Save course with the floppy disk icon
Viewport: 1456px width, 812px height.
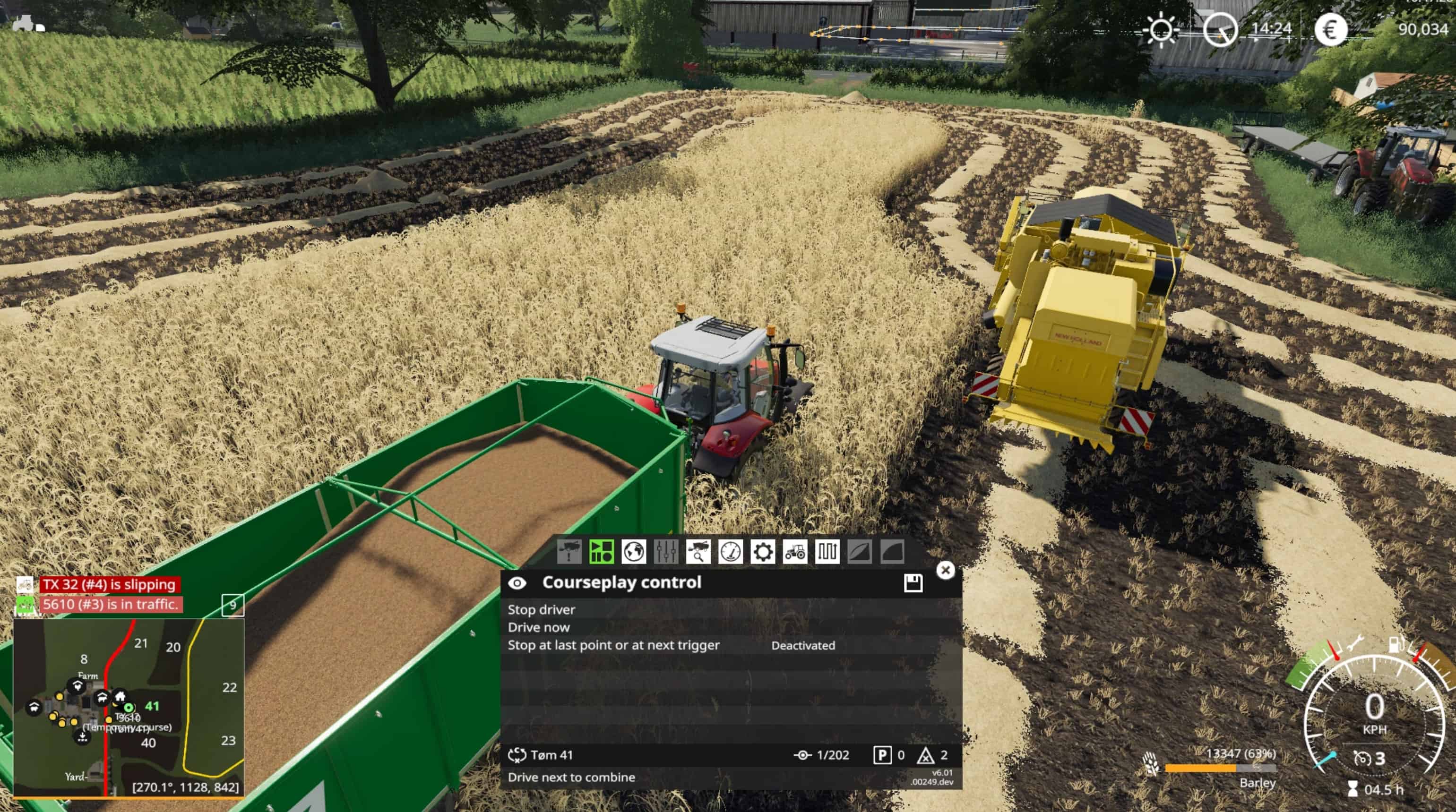pyautogui.click(x=913, y=582)
